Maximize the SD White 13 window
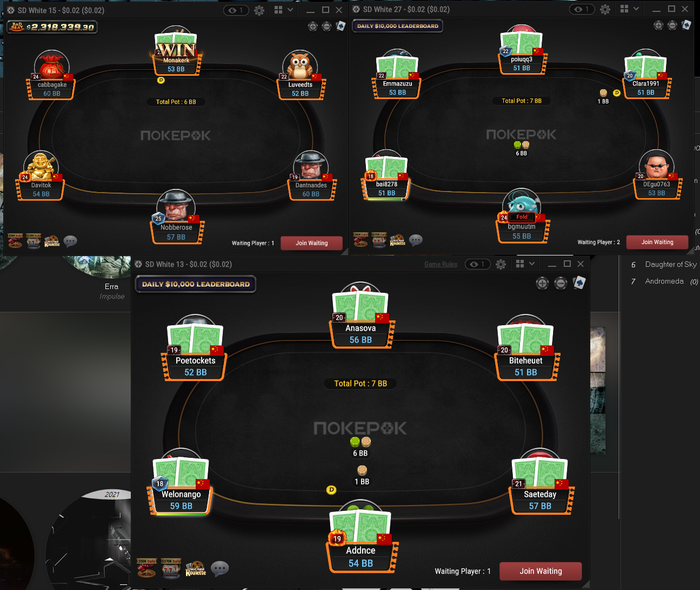Viewport: 700px width, 590px height. (x=566, y=264)
